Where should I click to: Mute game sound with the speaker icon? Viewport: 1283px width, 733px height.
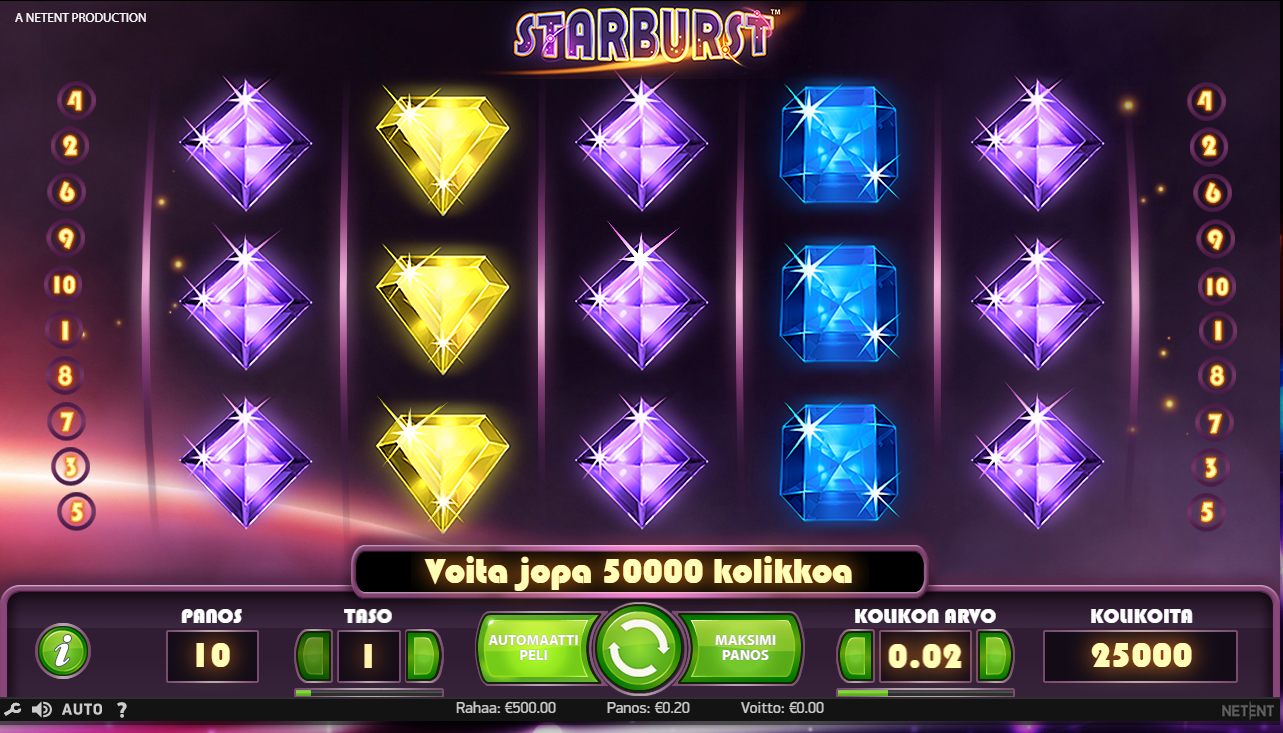click(x=40, y=709)
